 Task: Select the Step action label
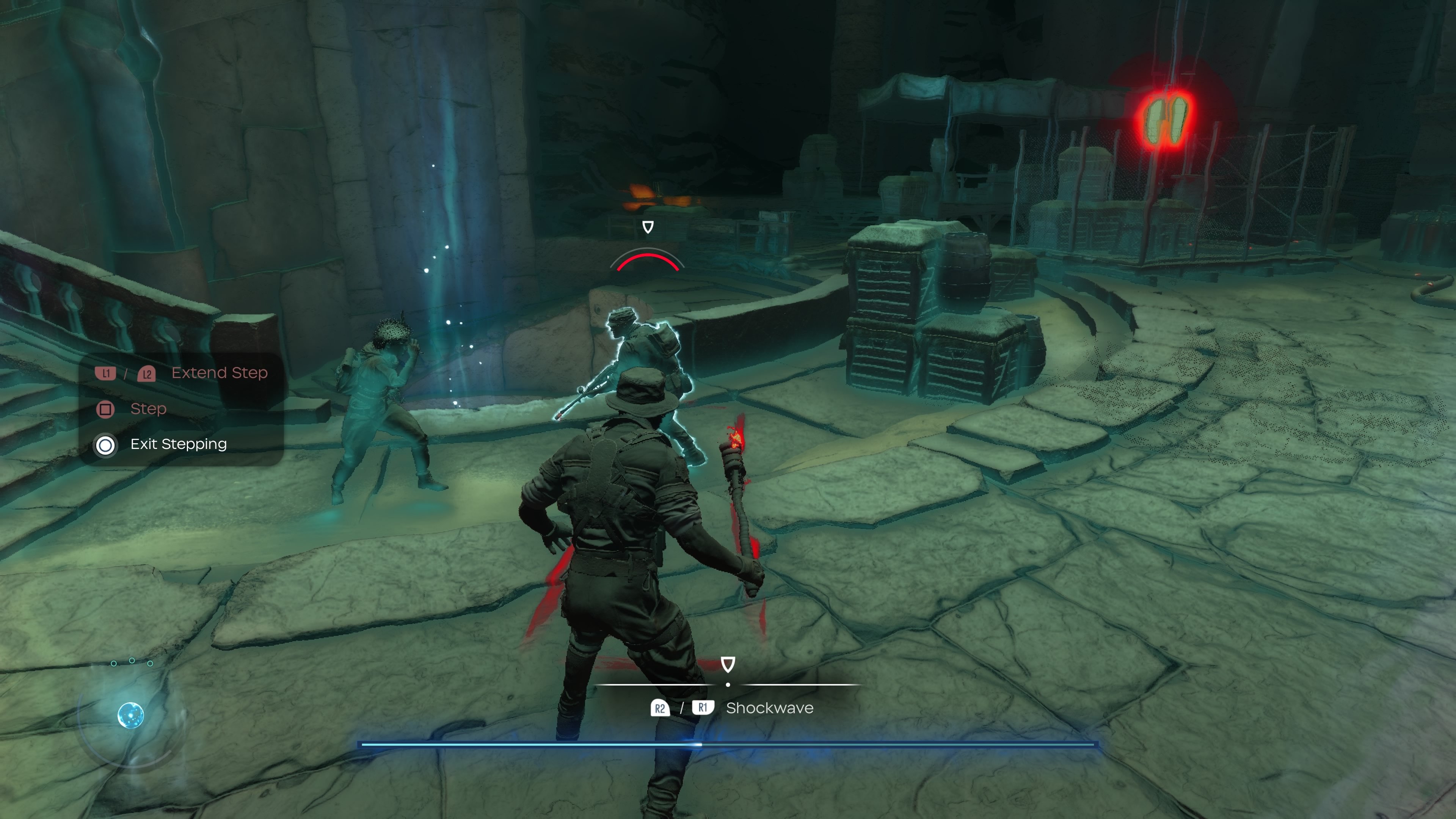(x=148, y=409)
